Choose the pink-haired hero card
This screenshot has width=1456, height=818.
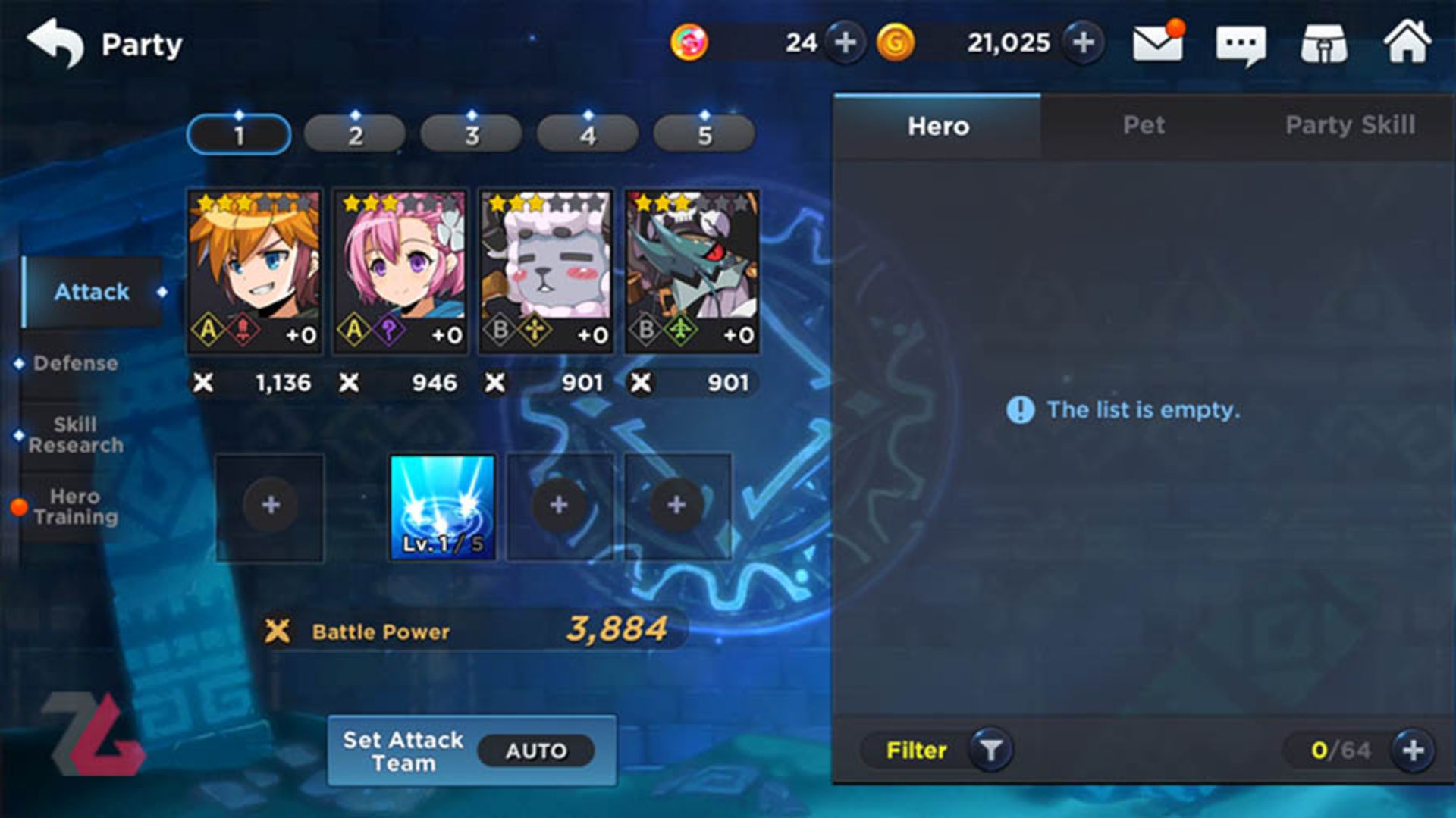tap(400, 271)
